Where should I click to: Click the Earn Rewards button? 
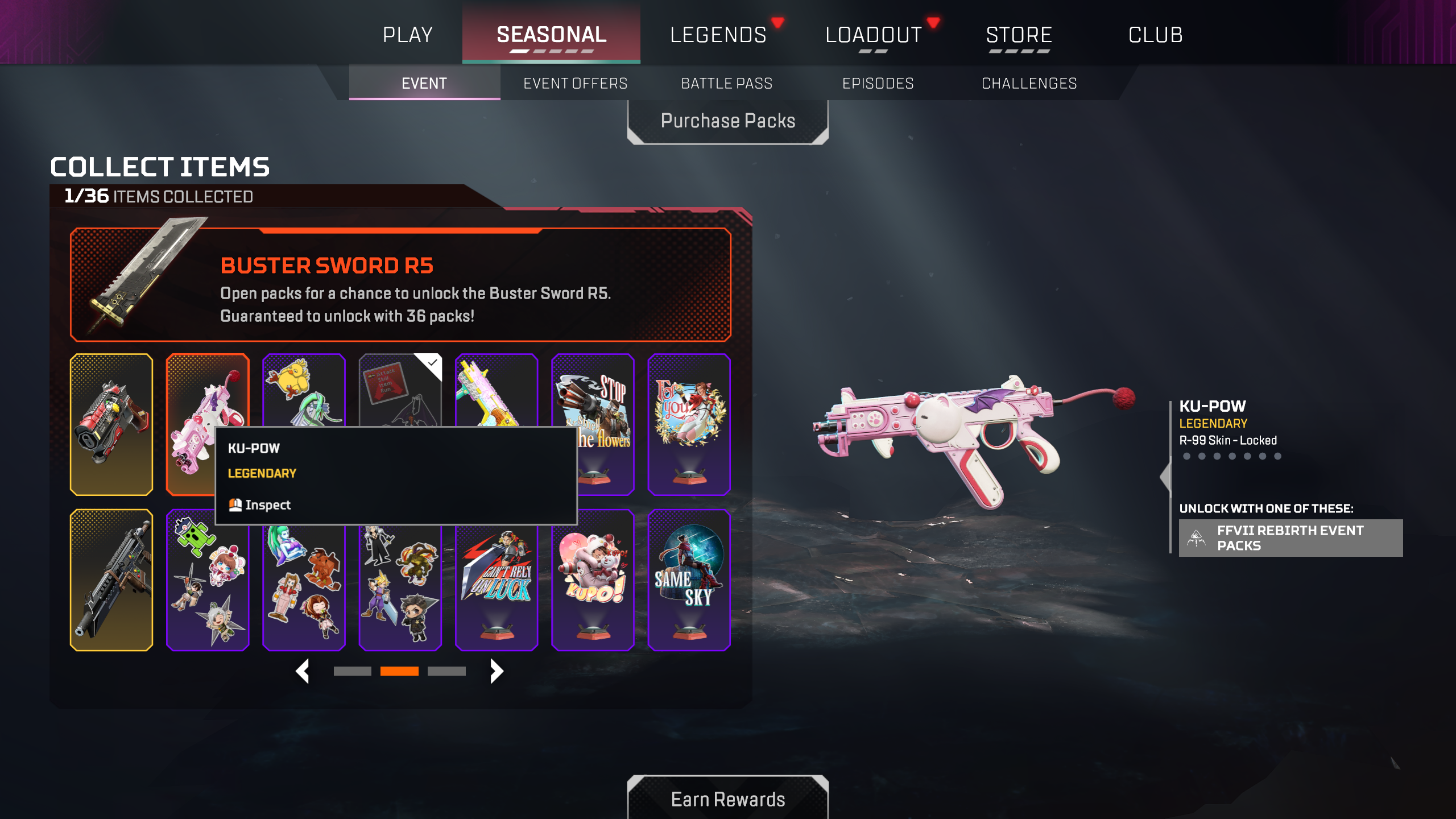728,799
